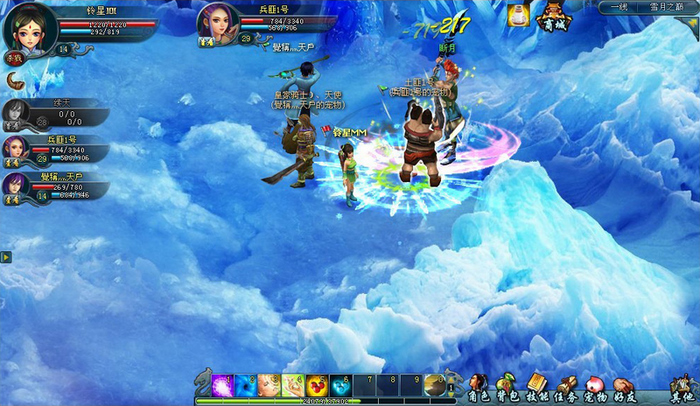Open the 背包 backpack
The width and height of the screenshot is (700, 406).
pos(508,386)
